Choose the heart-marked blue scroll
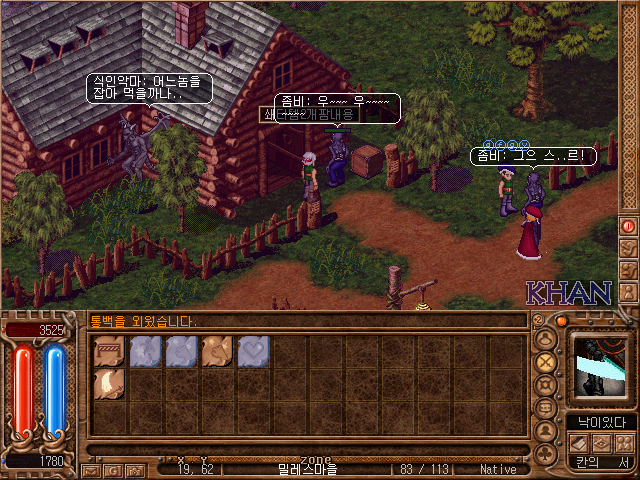 click(254, 350)
